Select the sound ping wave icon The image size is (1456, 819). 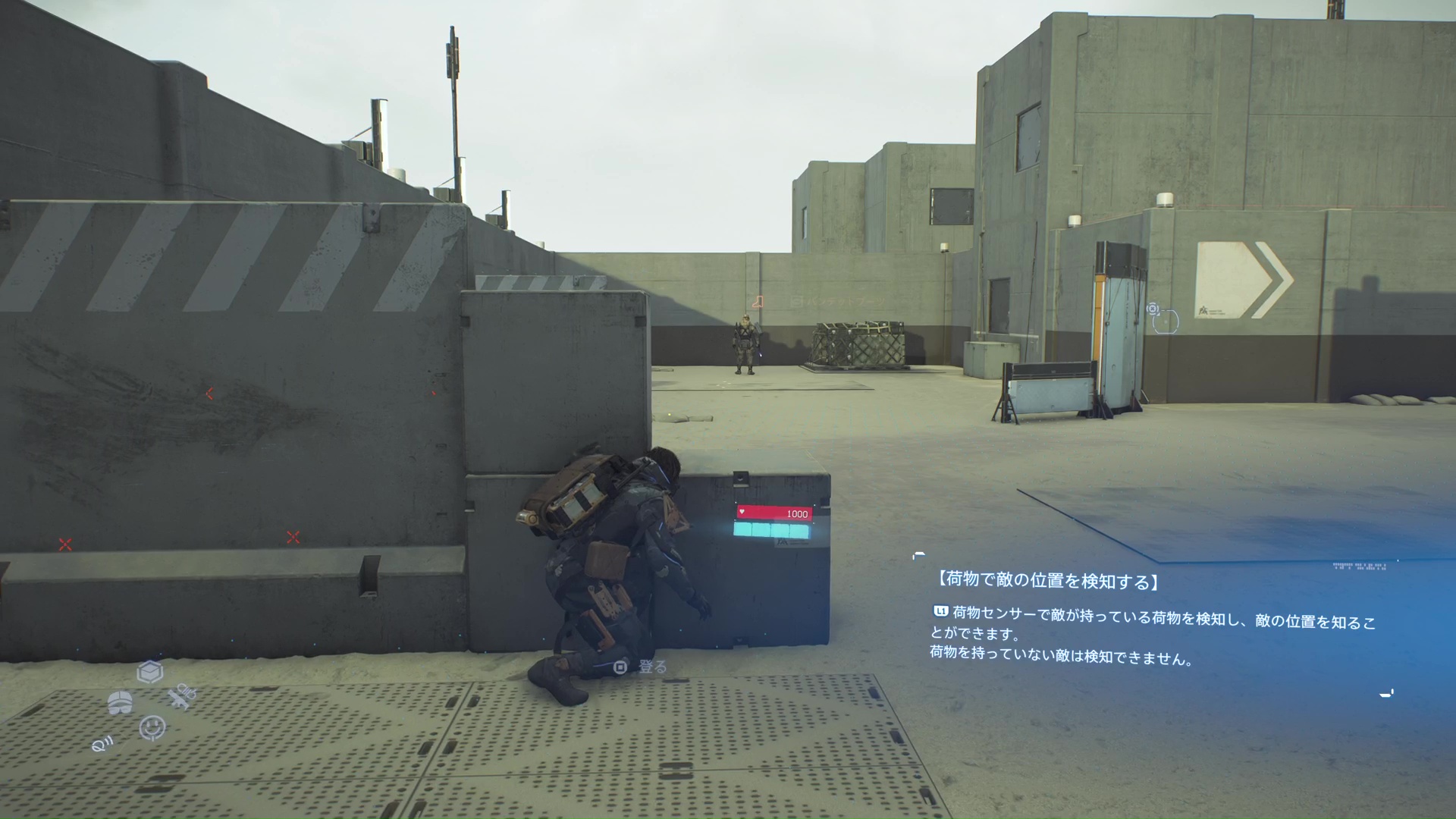point(103,744)
